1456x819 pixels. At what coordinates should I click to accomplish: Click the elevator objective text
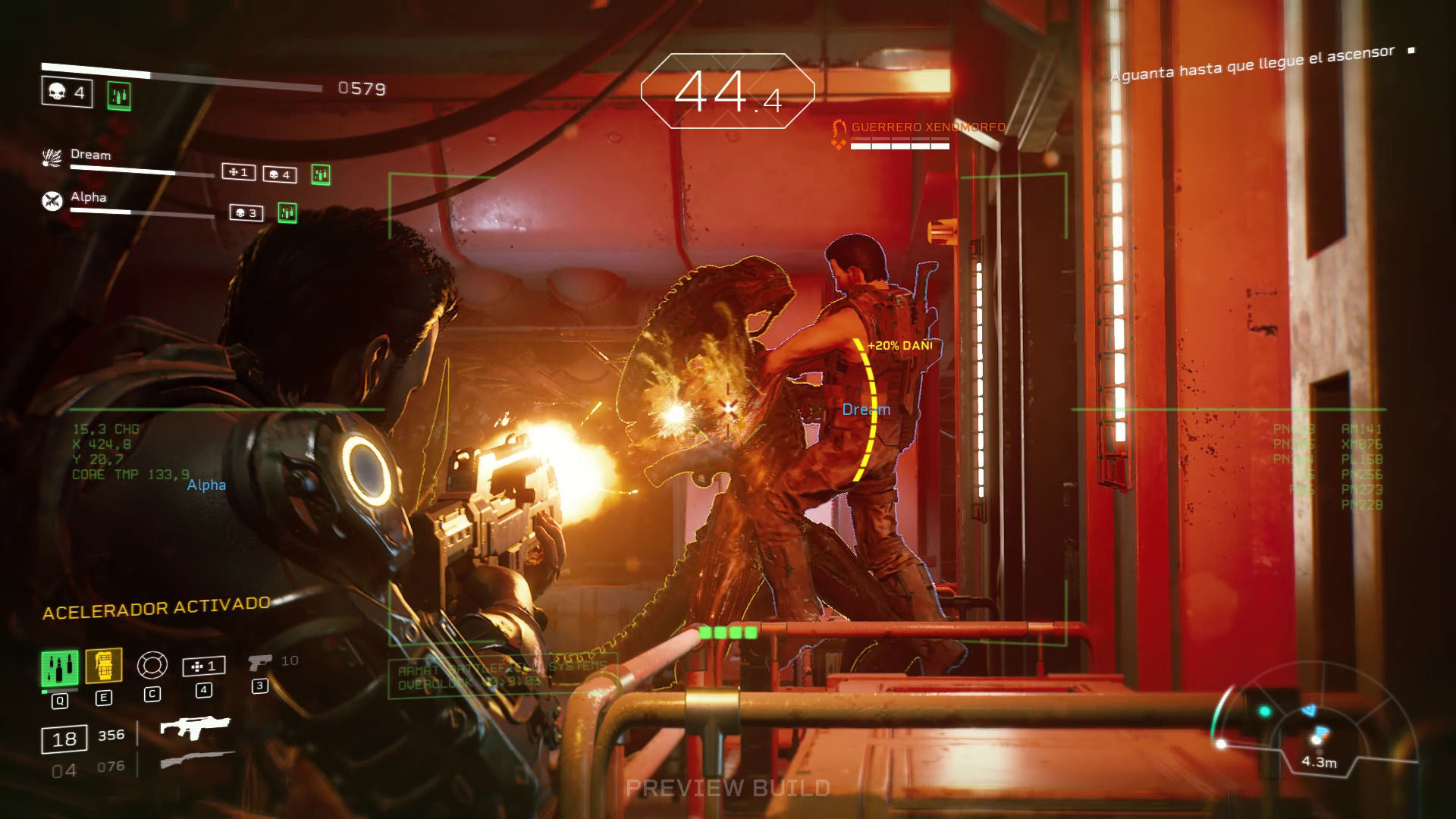pyautogui.click(x=1252, y=63)
